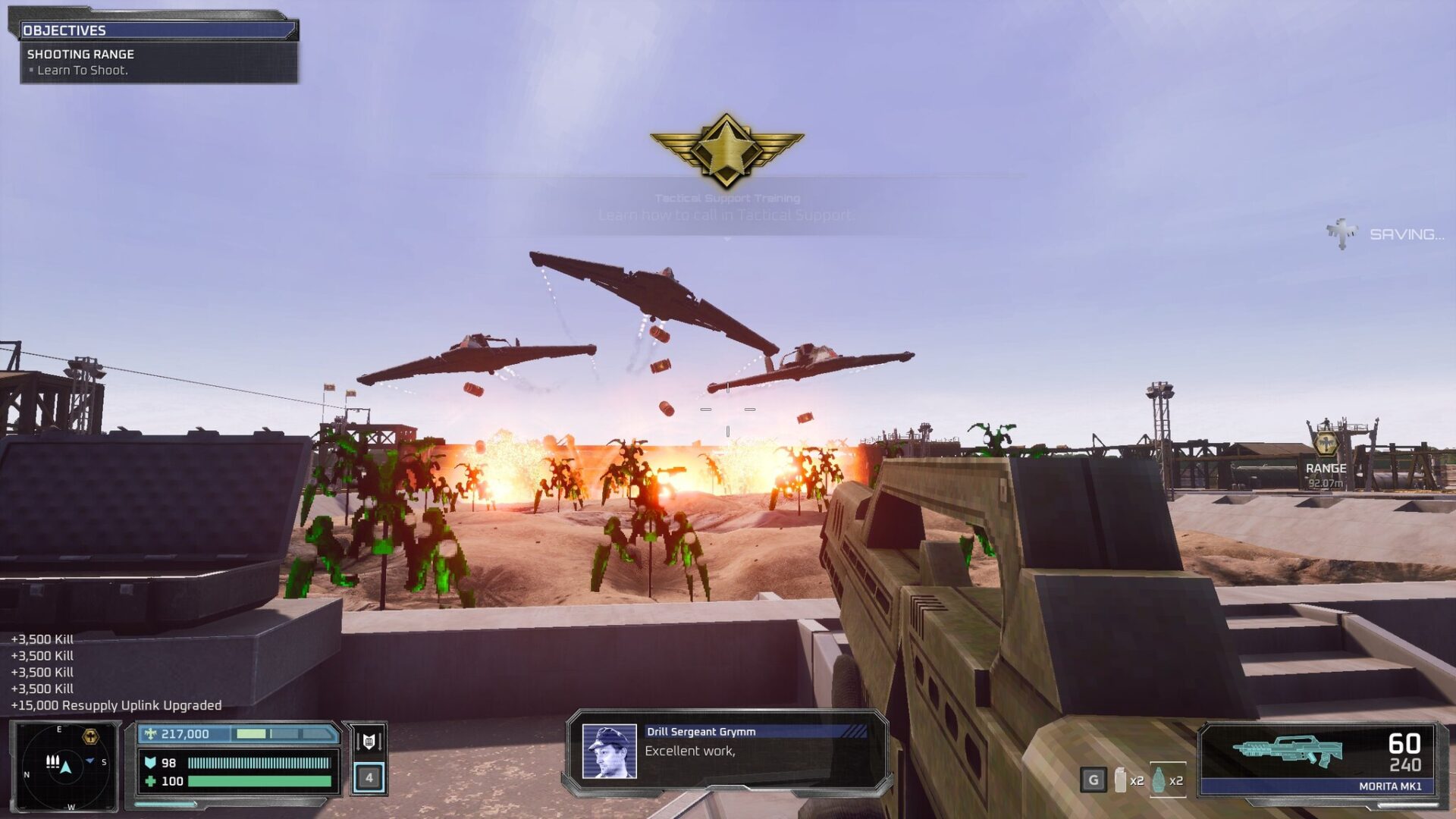
Task: Click the gold star Tactical Support medal
Action: tap(726, 149)
